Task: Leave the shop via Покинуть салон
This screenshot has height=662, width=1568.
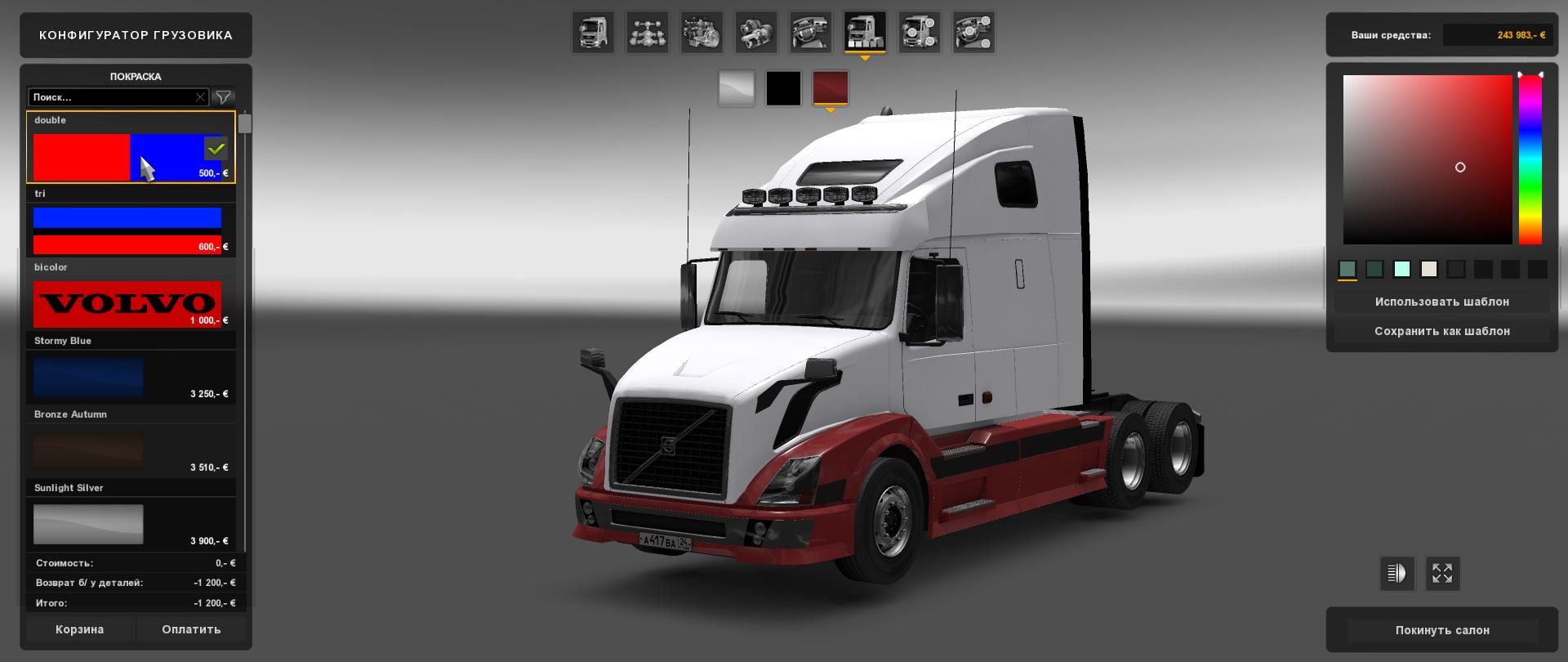Action: click(1441, 630)
